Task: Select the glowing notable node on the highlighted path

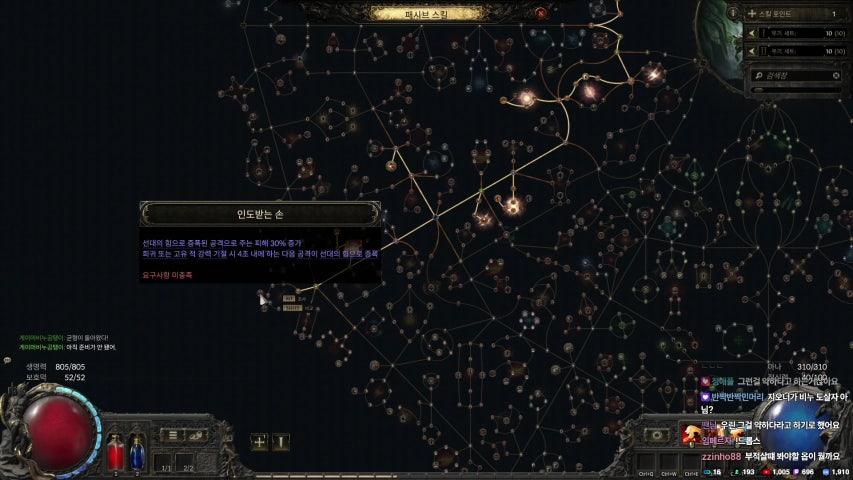Action: [x=513, y=206]
